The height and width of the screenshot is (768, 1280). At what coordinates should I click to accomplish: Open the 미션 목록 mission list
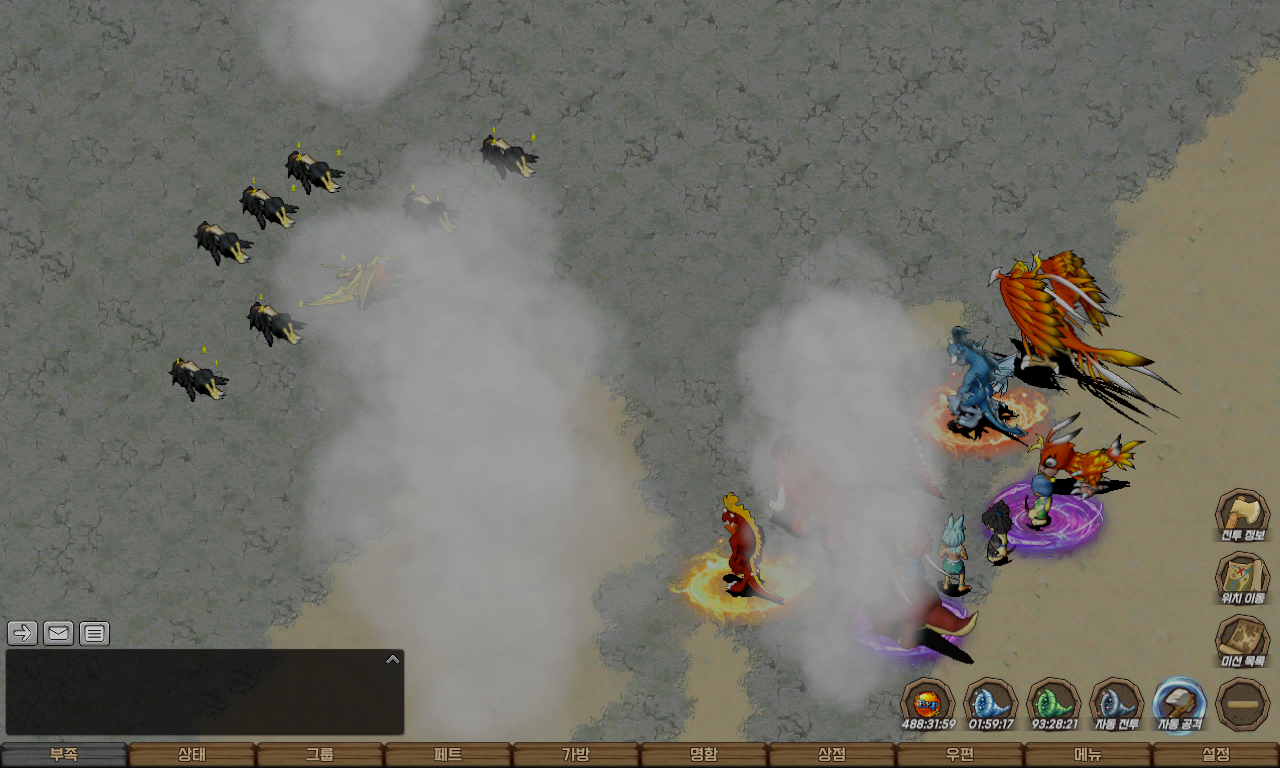[1242, 640]
